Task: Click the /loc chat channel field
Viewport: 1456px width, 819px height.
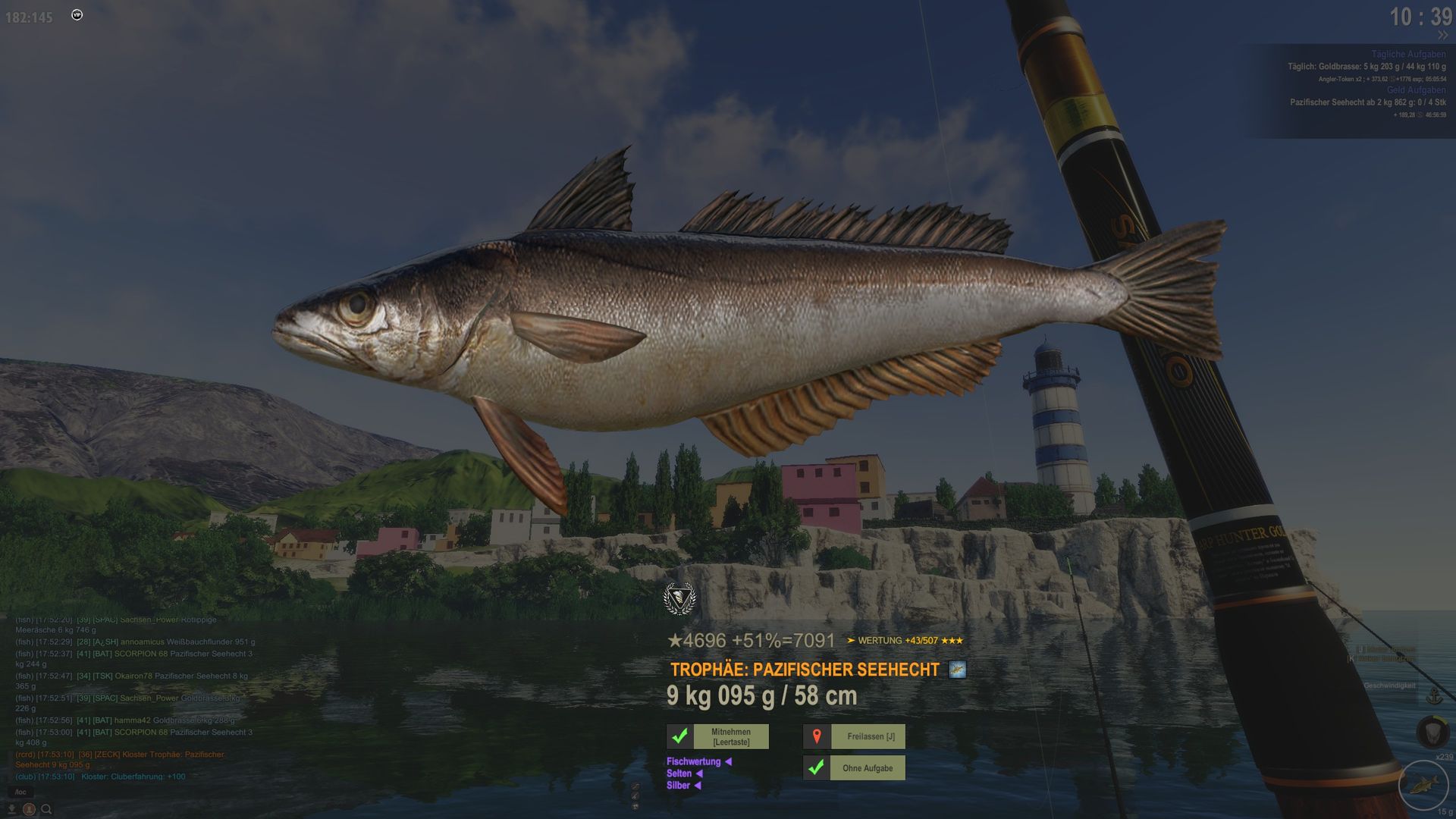Action: [x=20, y=792]
